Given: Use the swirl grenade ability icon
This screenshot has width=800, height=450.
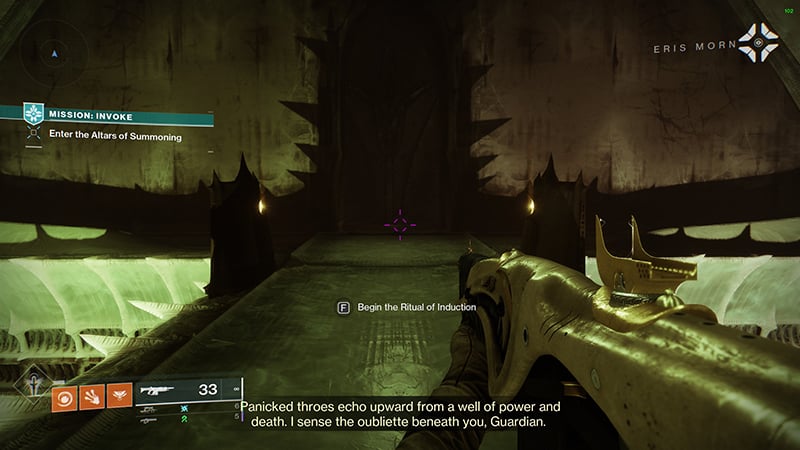Looking at the screenshot, I should click(x=63, y=395).
